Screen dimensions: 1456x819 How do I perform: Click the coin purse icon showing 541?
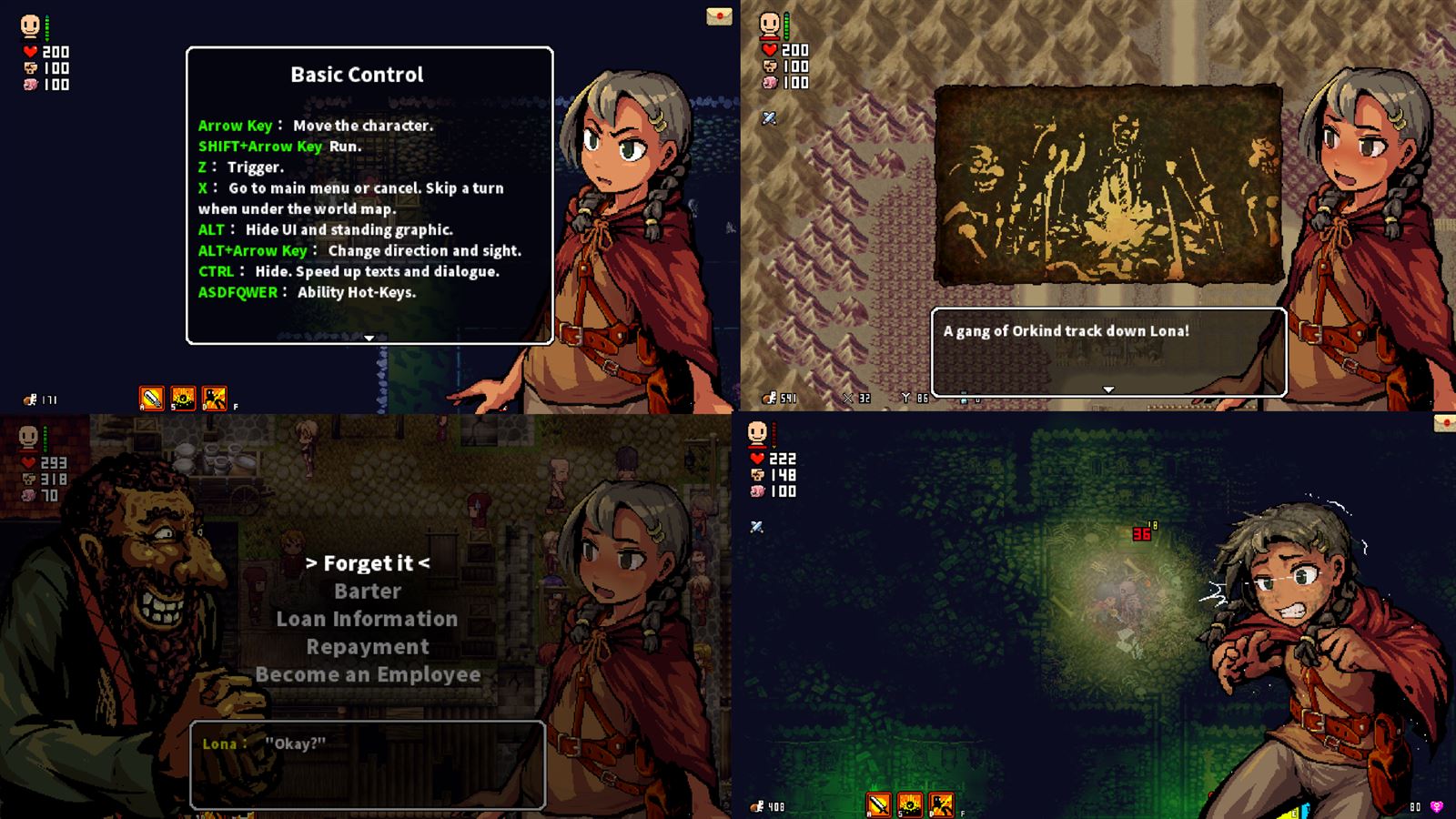[769, 398]
